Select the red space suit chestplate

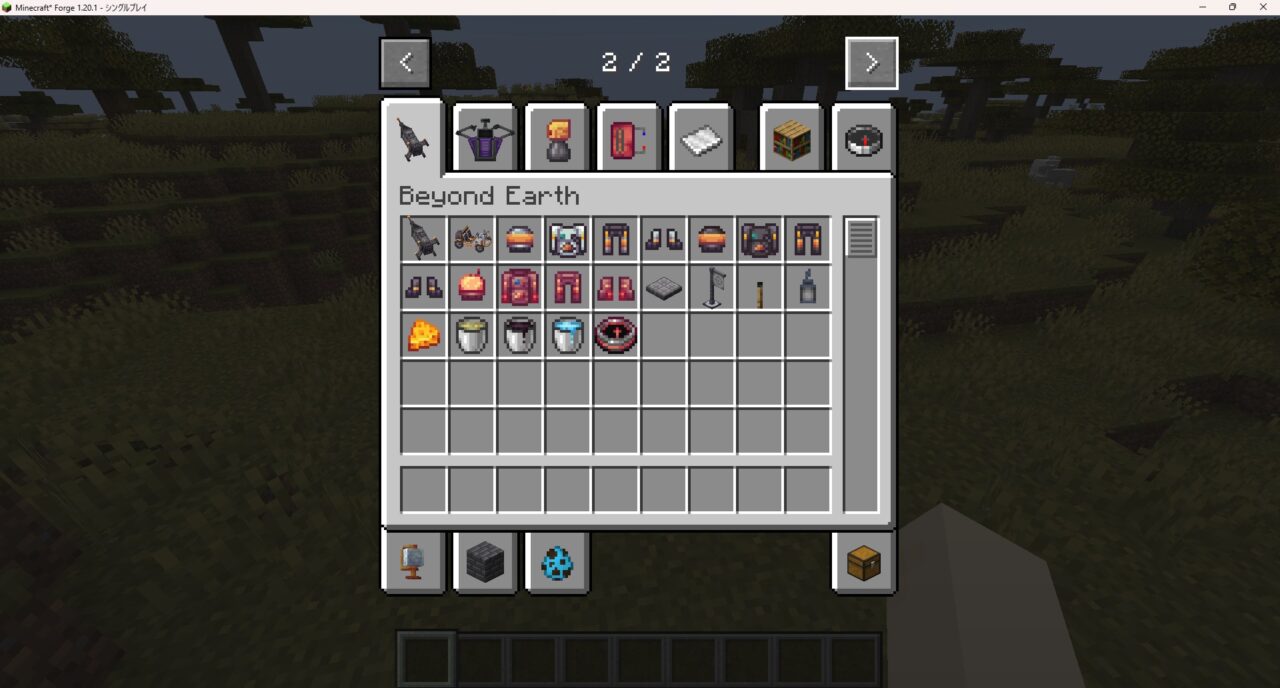click(520, 288)
